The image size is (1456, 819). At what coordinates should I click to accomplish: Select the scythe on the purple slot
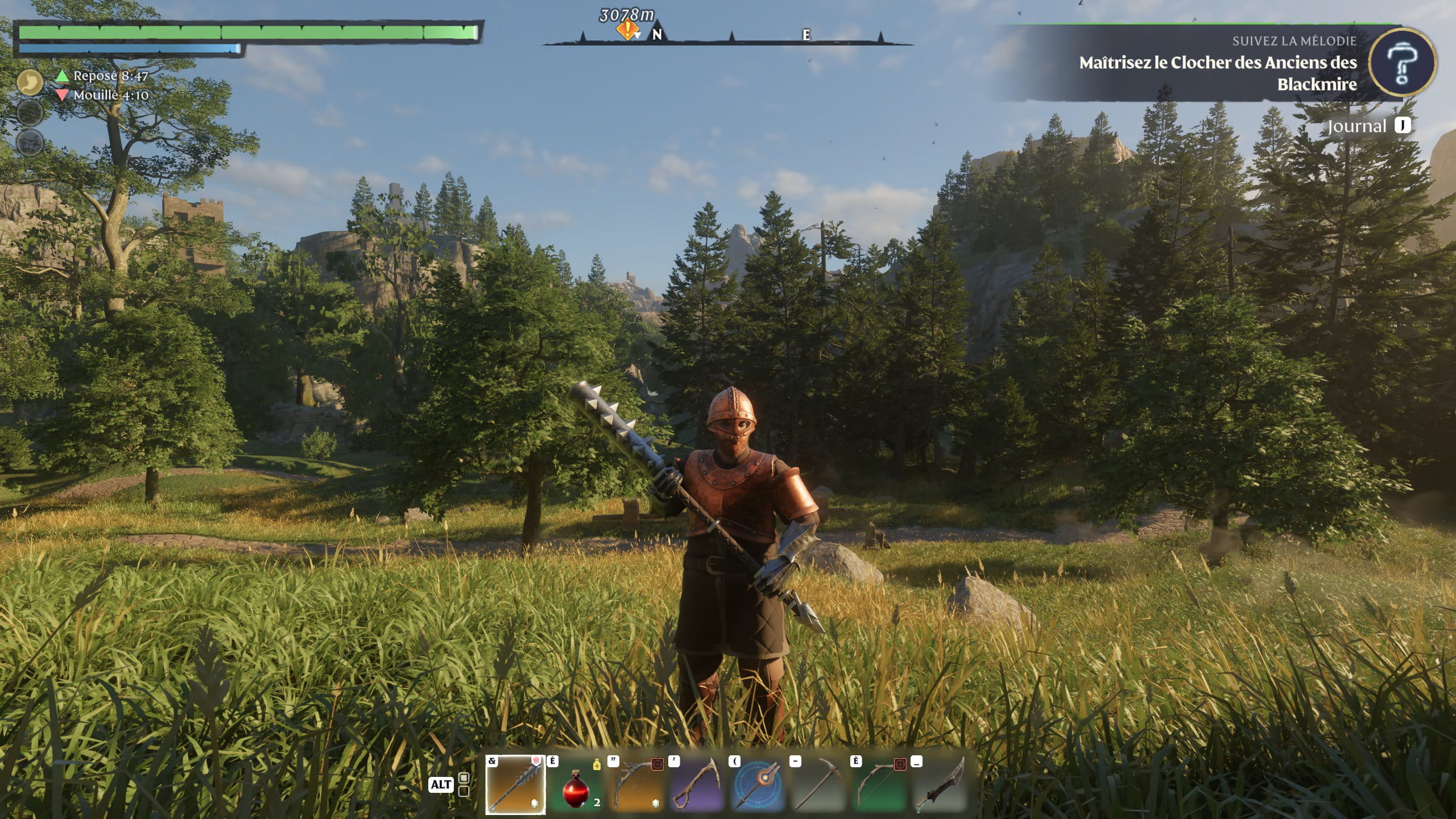click(x=698, y=784)
